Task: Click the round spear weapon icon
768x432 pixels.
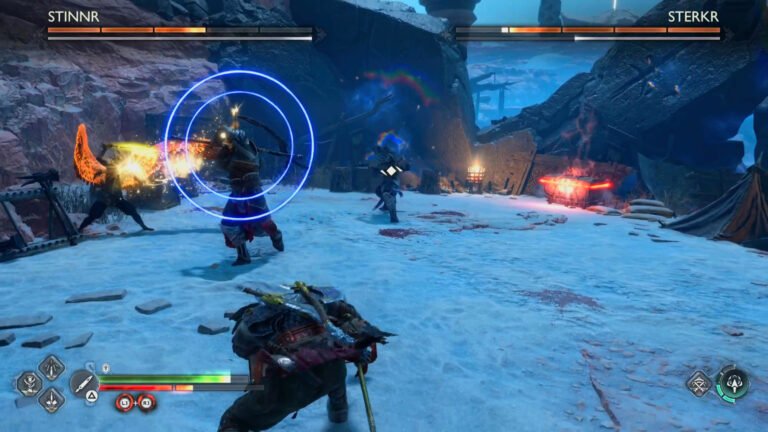Action: (x=83, y=382)
